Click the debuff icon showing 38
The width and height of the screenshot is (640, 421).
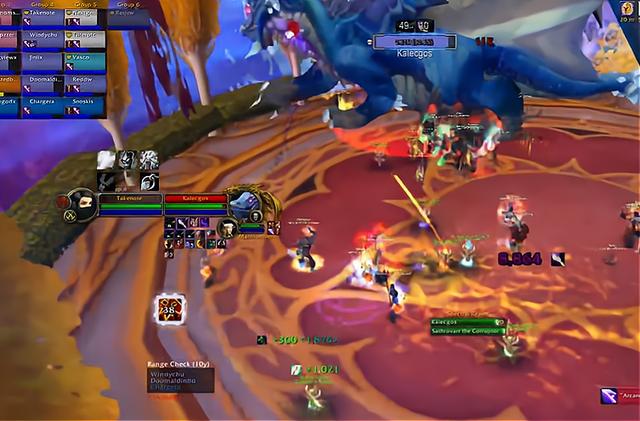[168, 308]
